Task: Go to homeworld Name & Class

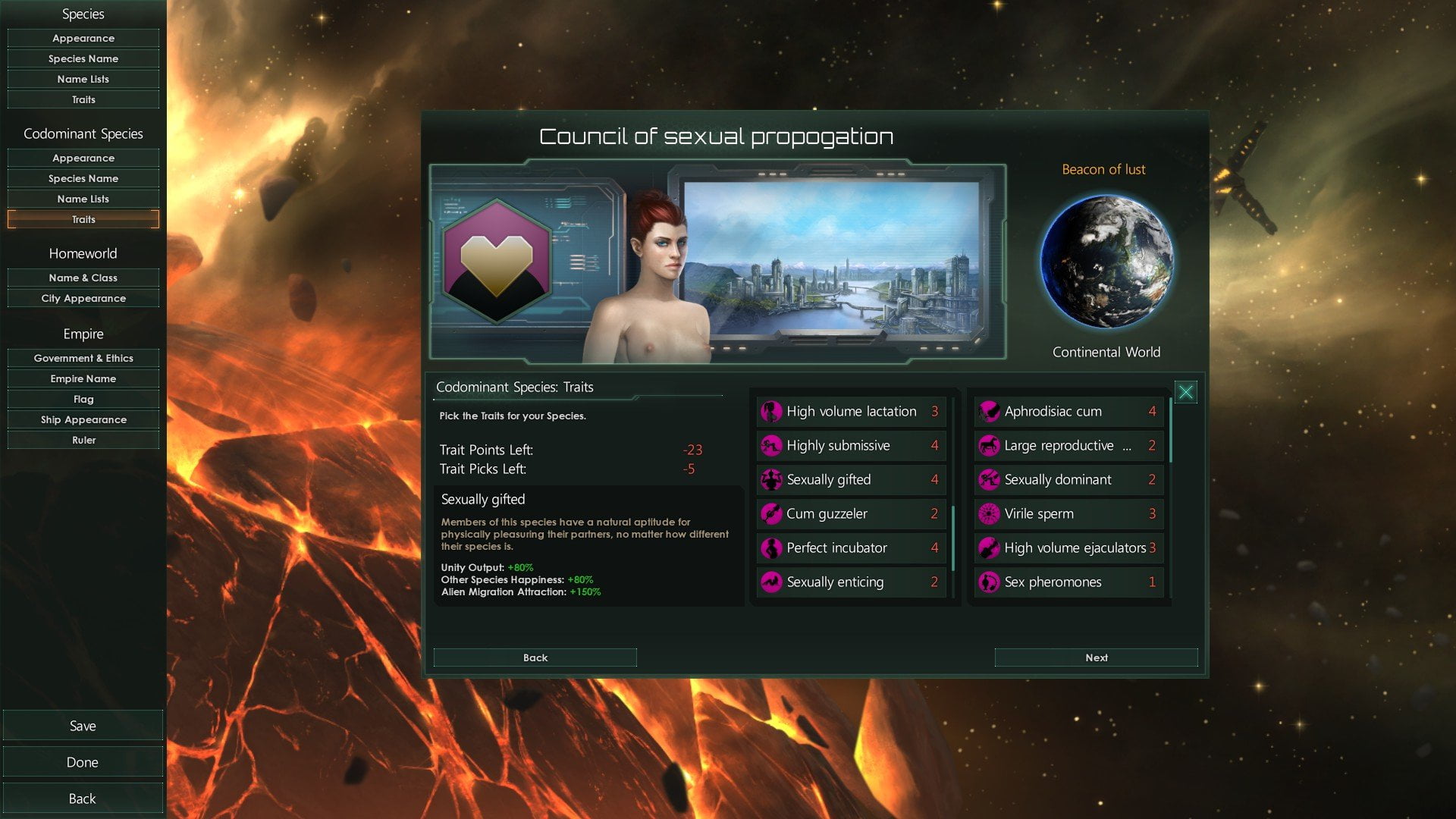Action: (83, 278)
